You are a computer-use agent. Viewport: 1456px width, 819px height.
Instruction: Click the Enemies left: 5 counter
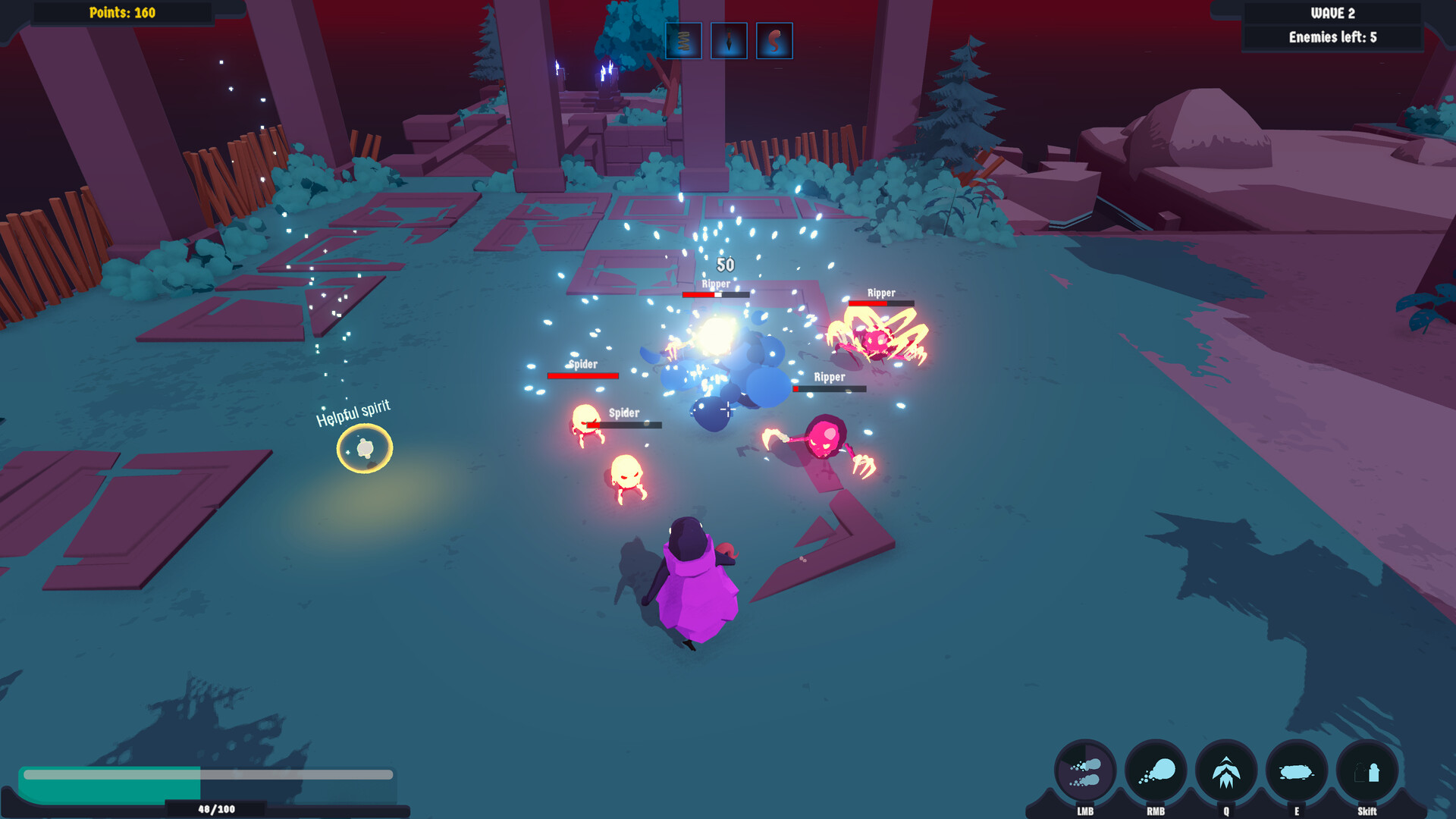(1332, 36)
